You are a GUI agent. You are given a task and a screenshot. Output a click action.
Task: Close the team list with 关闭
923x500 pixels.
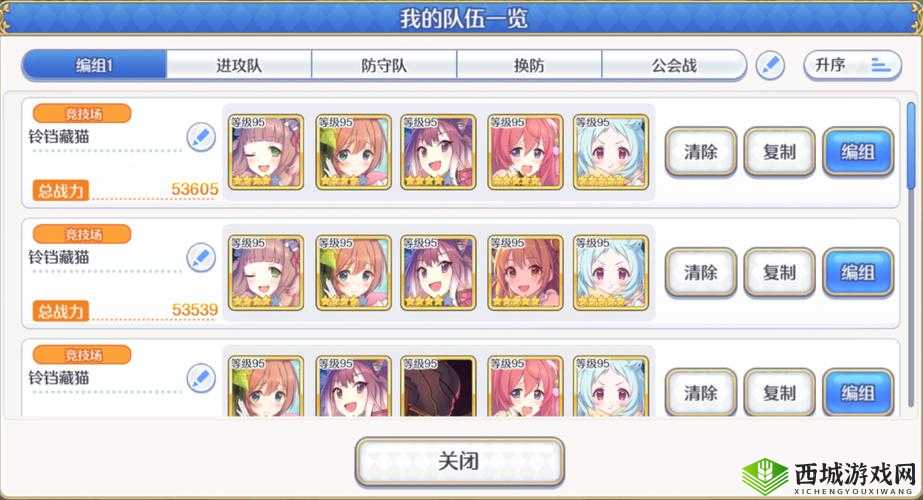click(459, 461)
